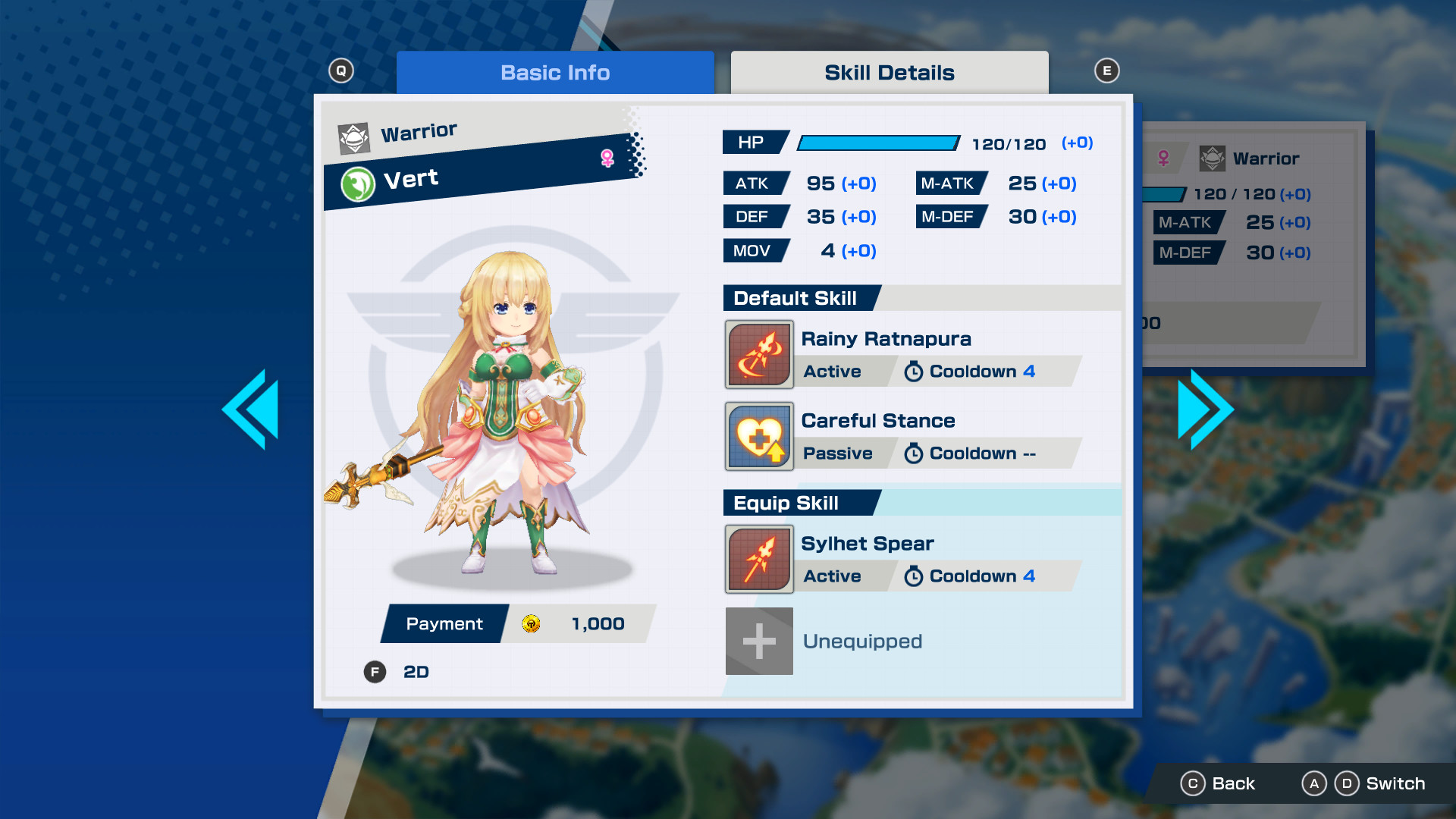Click the Switch character option

(x=1379, y=783)
